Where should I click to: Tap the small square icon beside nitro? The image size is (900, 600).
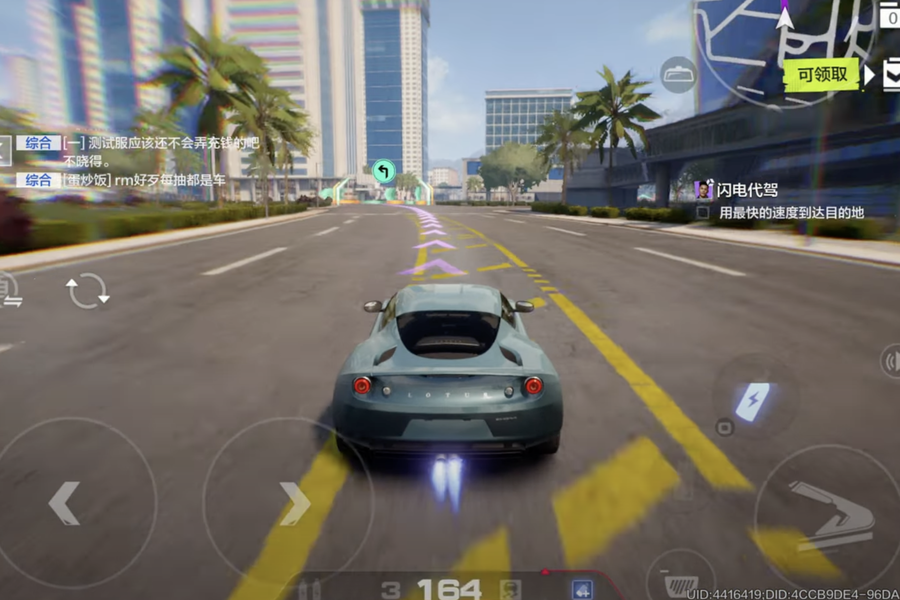point(725,428)
